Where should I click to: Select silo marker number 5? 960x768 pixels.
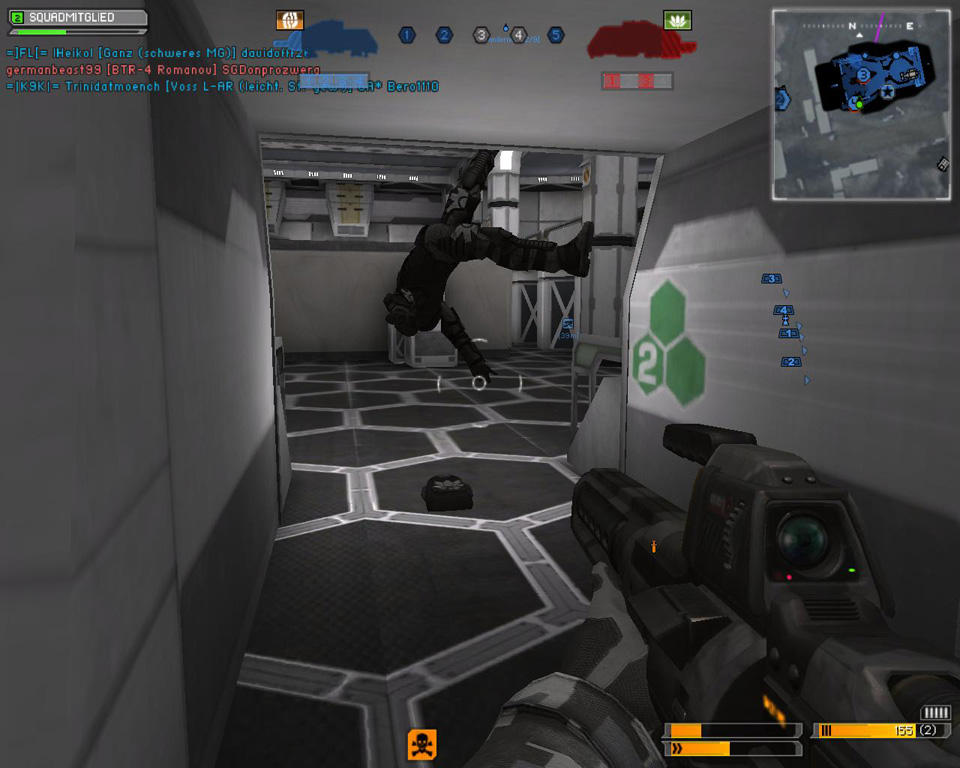555,35
